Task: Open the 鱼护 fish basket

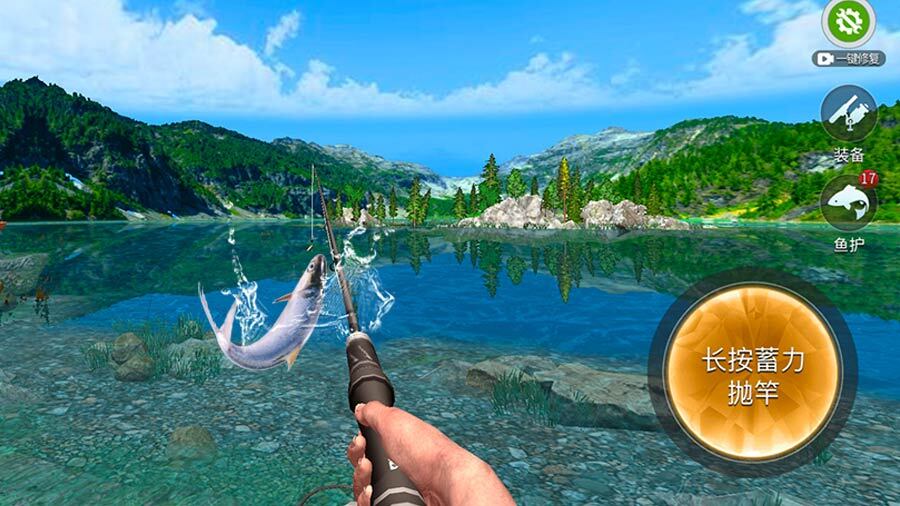Action: click(x=849, y=203)
